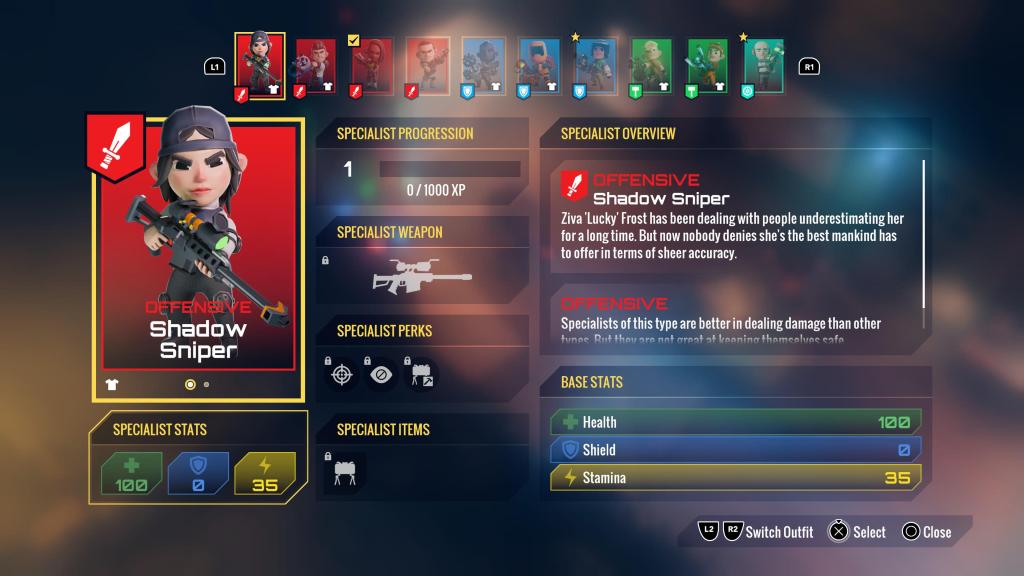Confirm the specialist with Select

[x=857, y=532]
